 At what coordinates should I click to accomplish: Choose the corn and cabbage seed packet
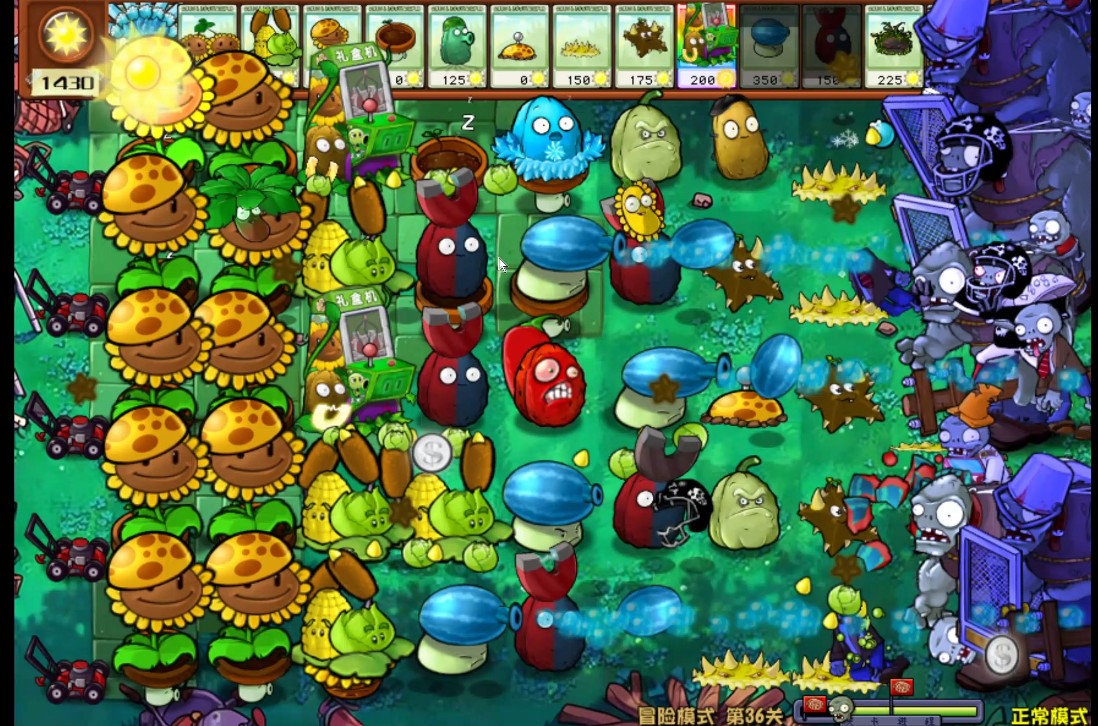coord(270,40)
